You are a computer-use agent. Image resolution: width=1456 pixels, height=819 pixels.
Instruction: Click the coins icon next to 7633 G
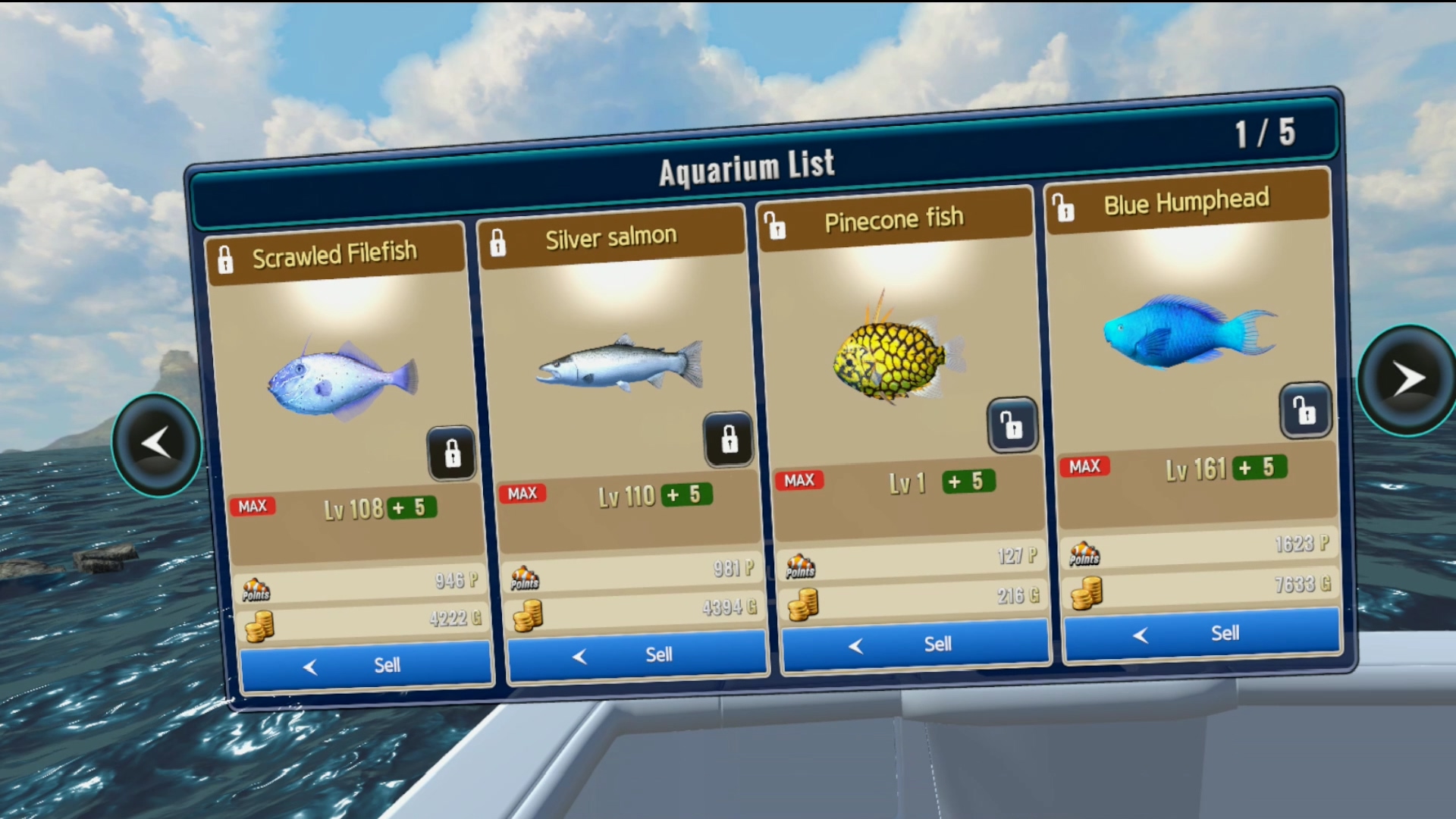tap(1086, 593)
